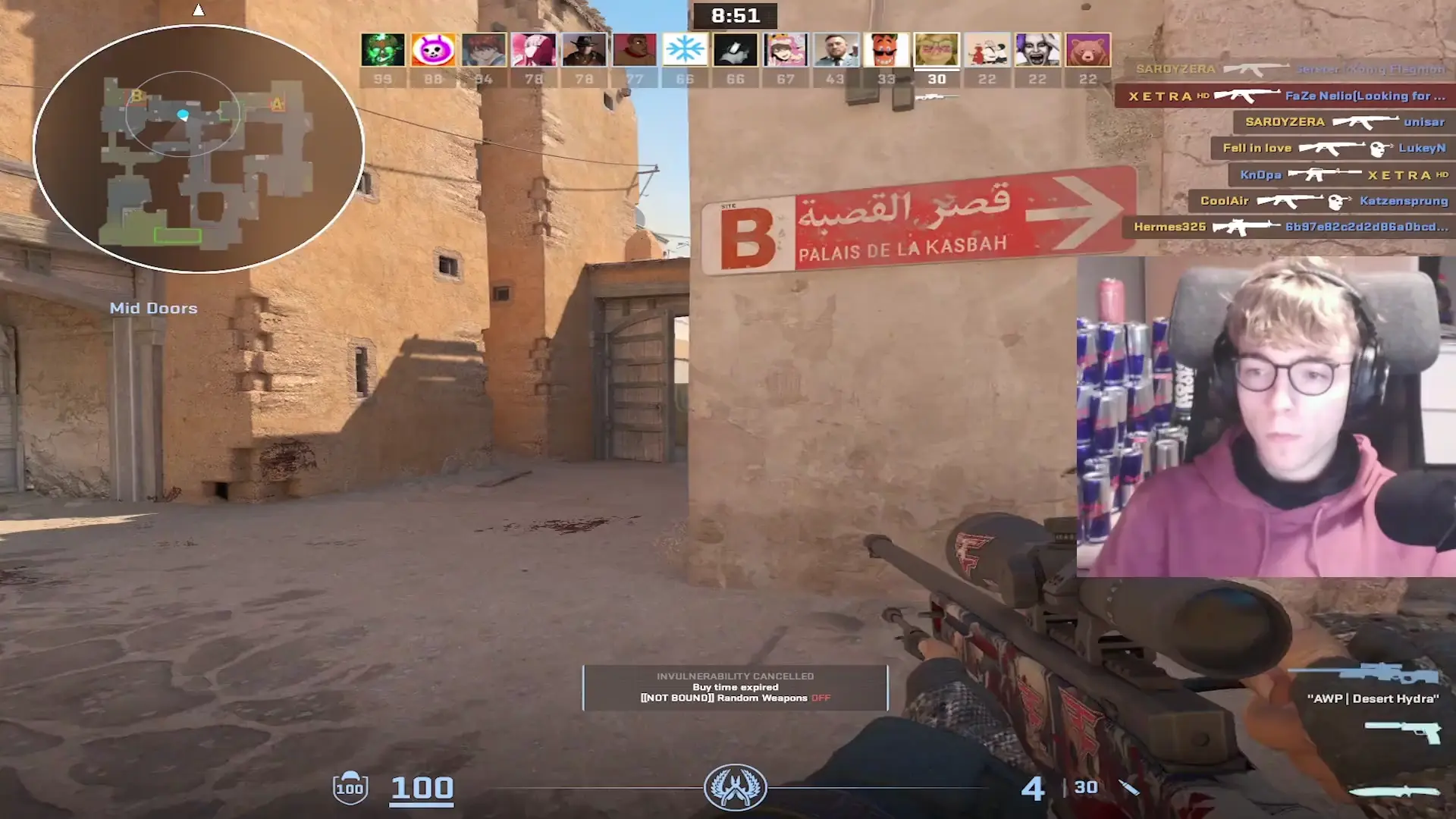Click Hermes326's name in the killfeed
Viewport: 1456px width, 819px height.
click(1170, 228)
